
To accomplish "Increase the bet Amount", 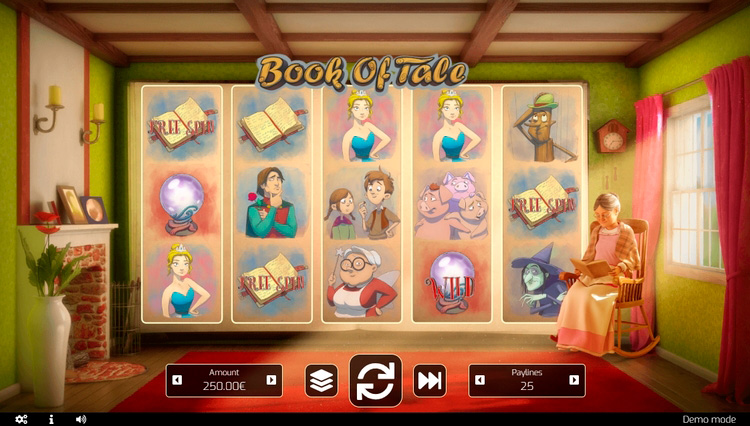I will pyautogui.click(x=270, y=380).
